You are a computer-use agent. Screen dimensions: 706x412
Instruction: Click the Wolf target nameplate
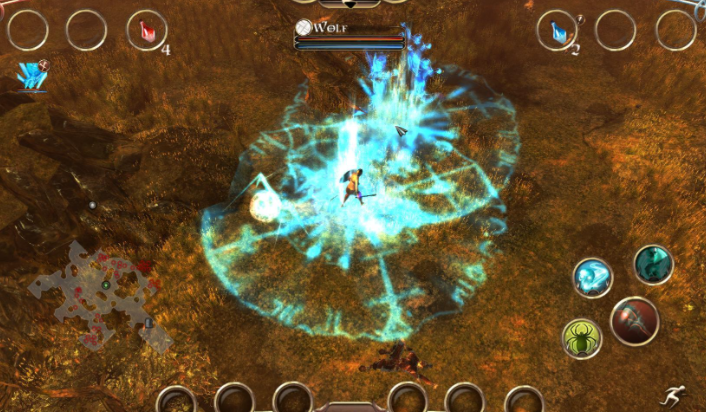tap(350, 28)
